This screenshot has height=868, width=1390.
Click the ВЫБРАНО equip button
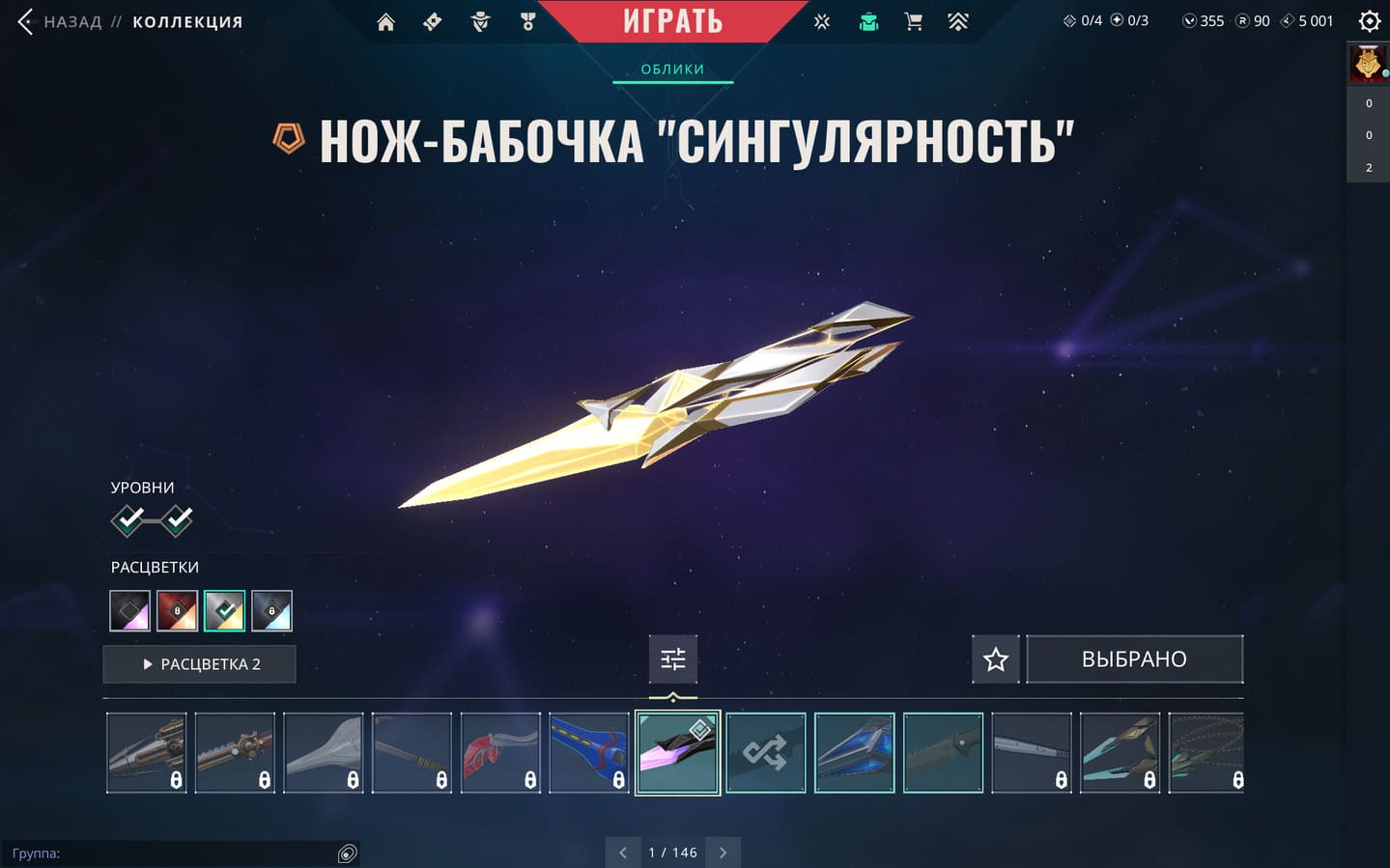[x=1134, y=659]
